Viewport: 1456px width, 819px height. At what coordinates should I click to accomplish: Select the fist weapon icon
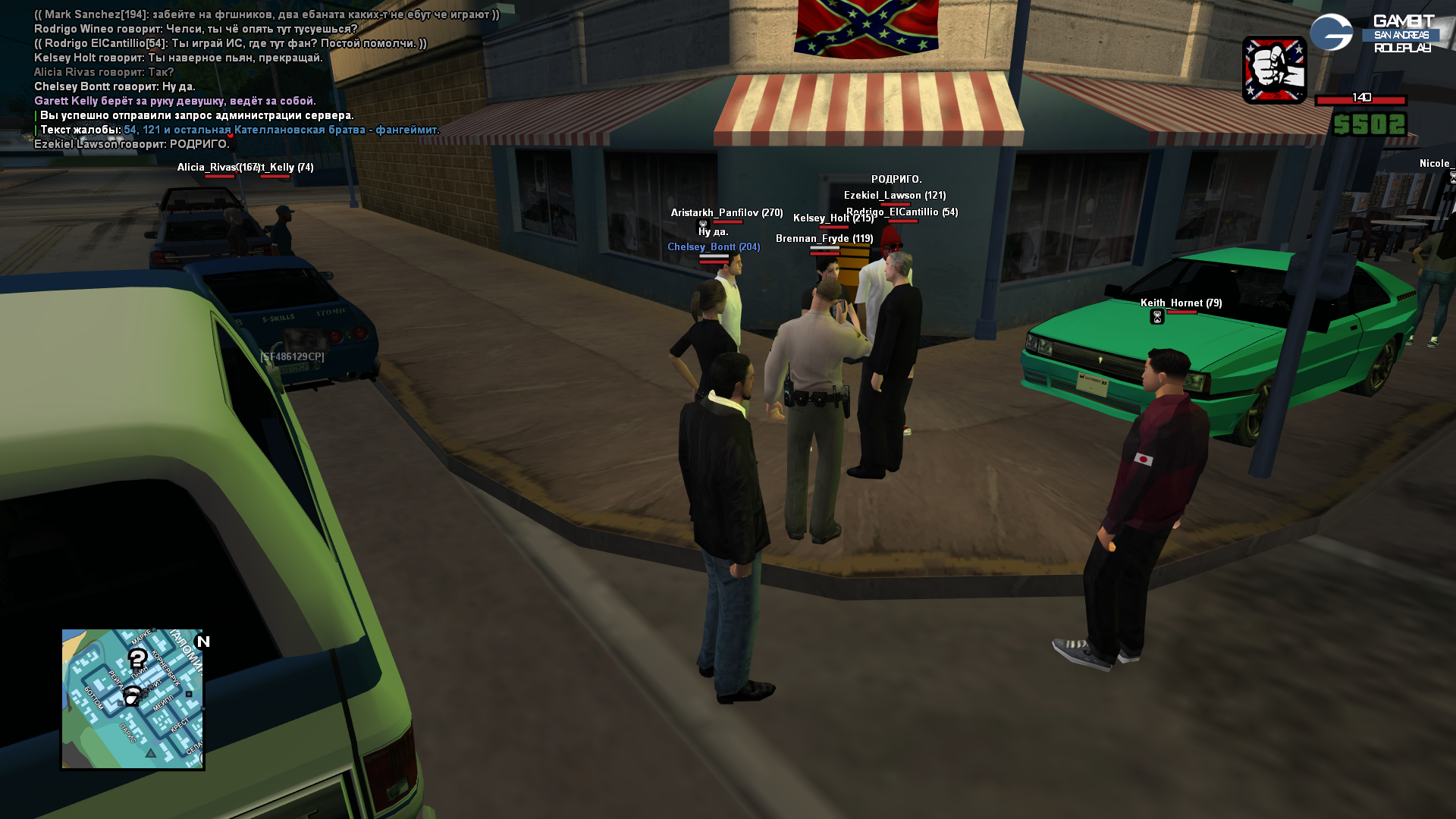(1274, 70)
